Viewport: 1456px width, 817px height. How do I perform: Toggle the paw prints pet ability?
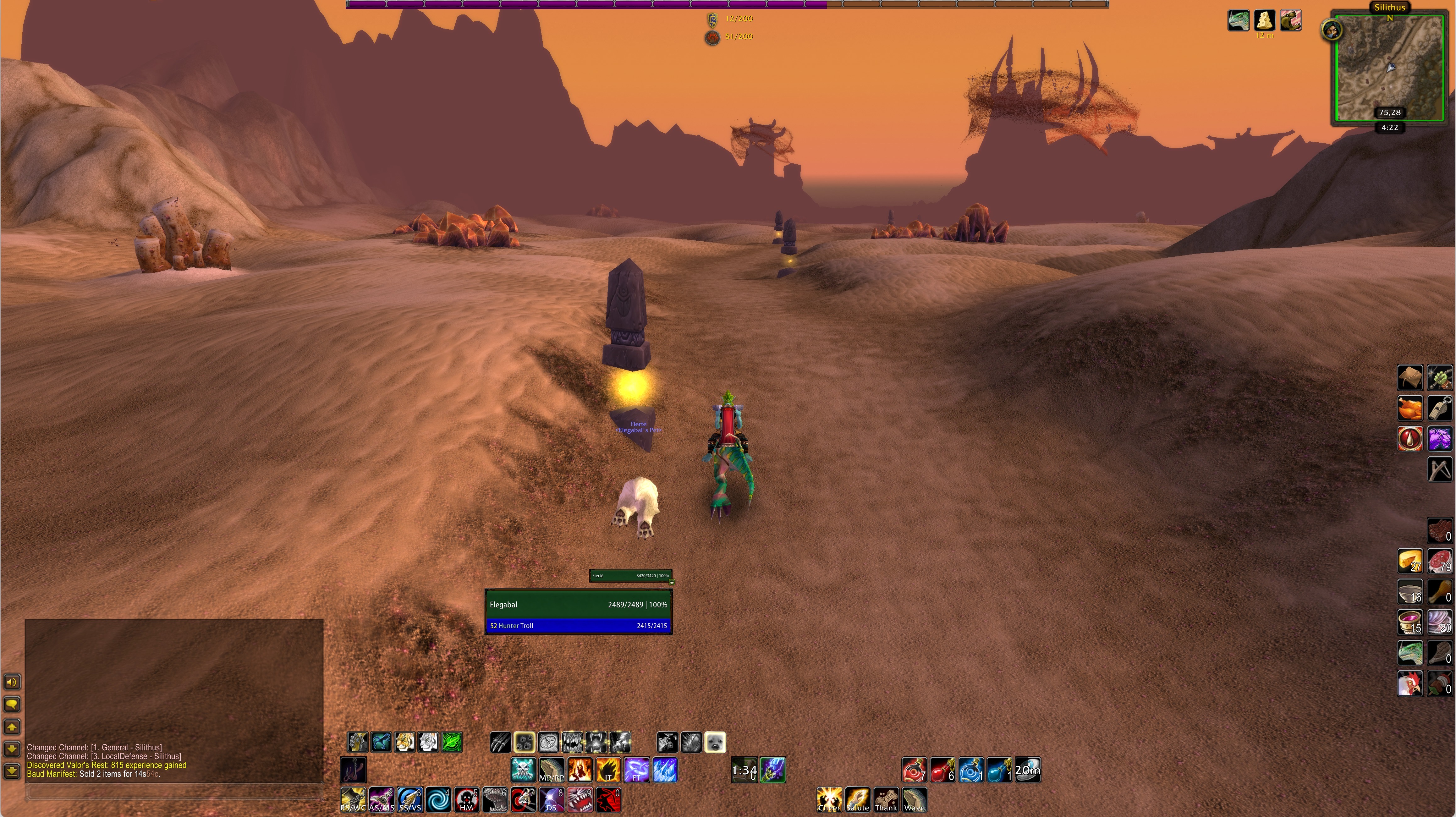click(525, 742)
